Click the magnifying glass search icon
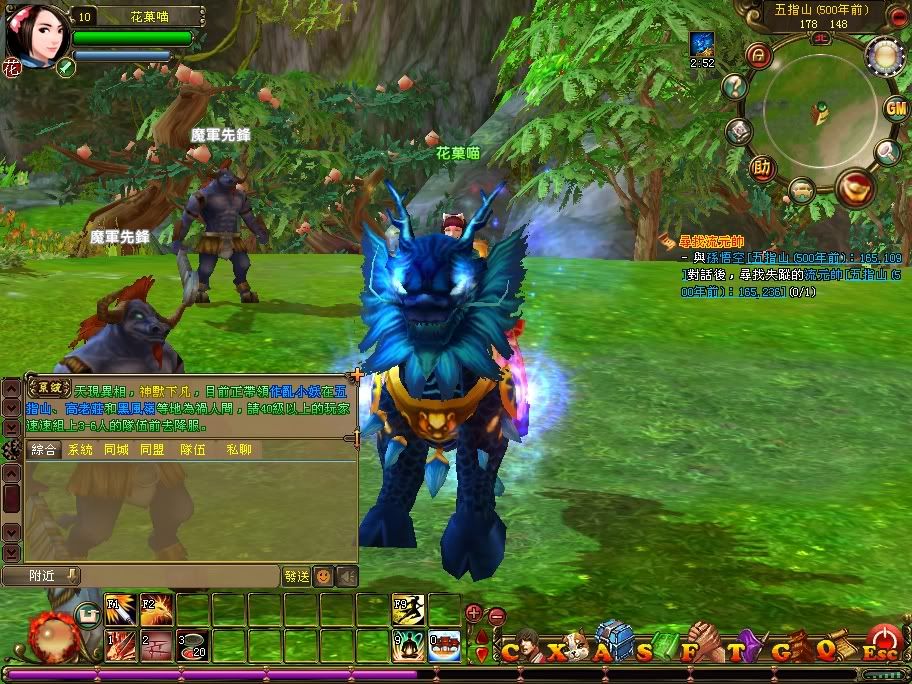 point(887,152)
